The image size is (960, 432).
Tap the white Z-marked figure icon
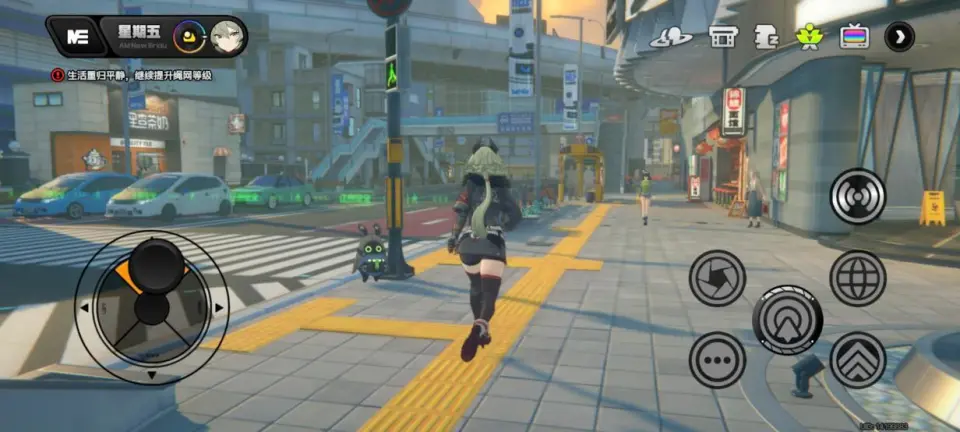766,38
